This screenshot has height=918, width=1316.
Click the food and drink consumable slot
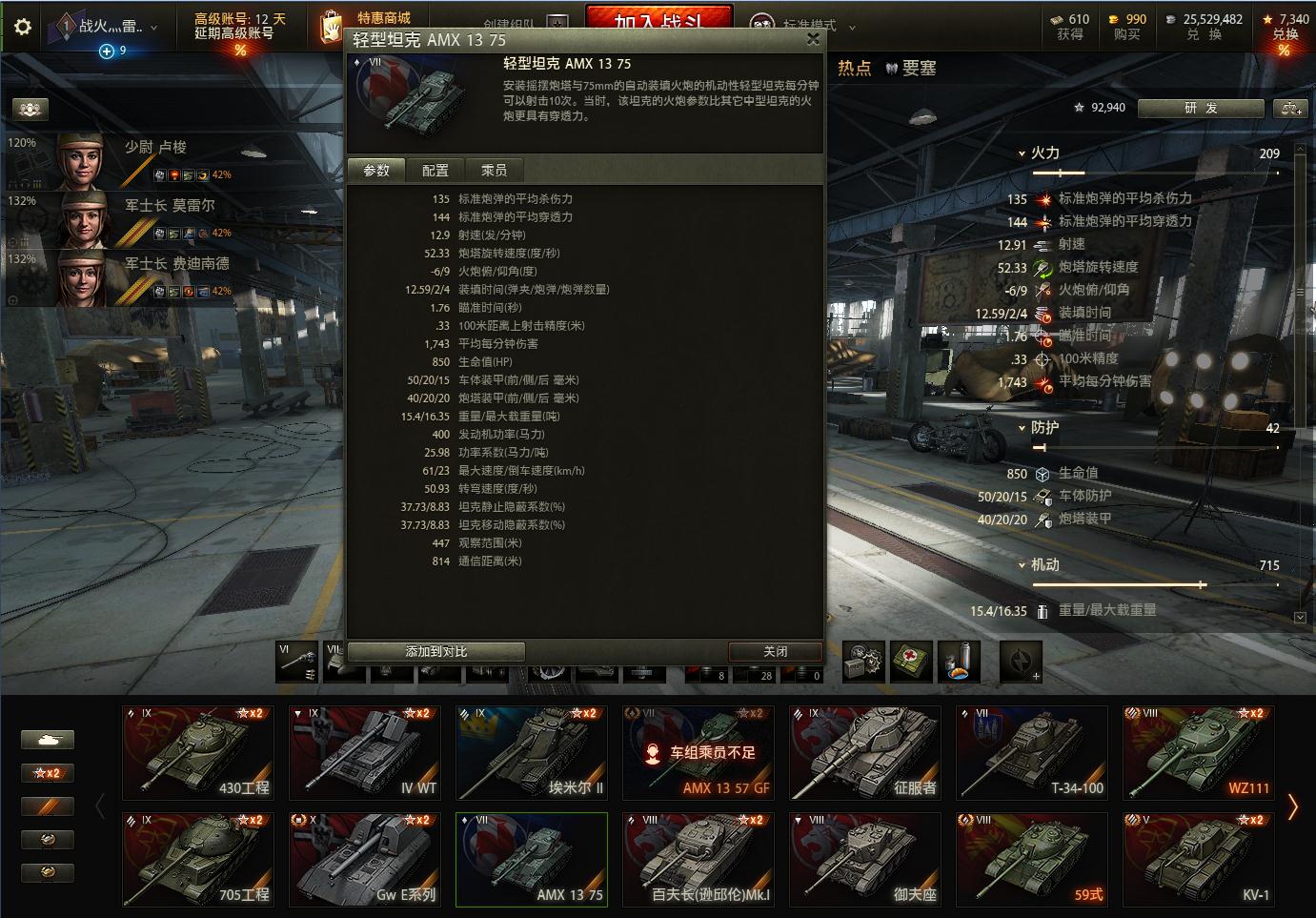960,661
